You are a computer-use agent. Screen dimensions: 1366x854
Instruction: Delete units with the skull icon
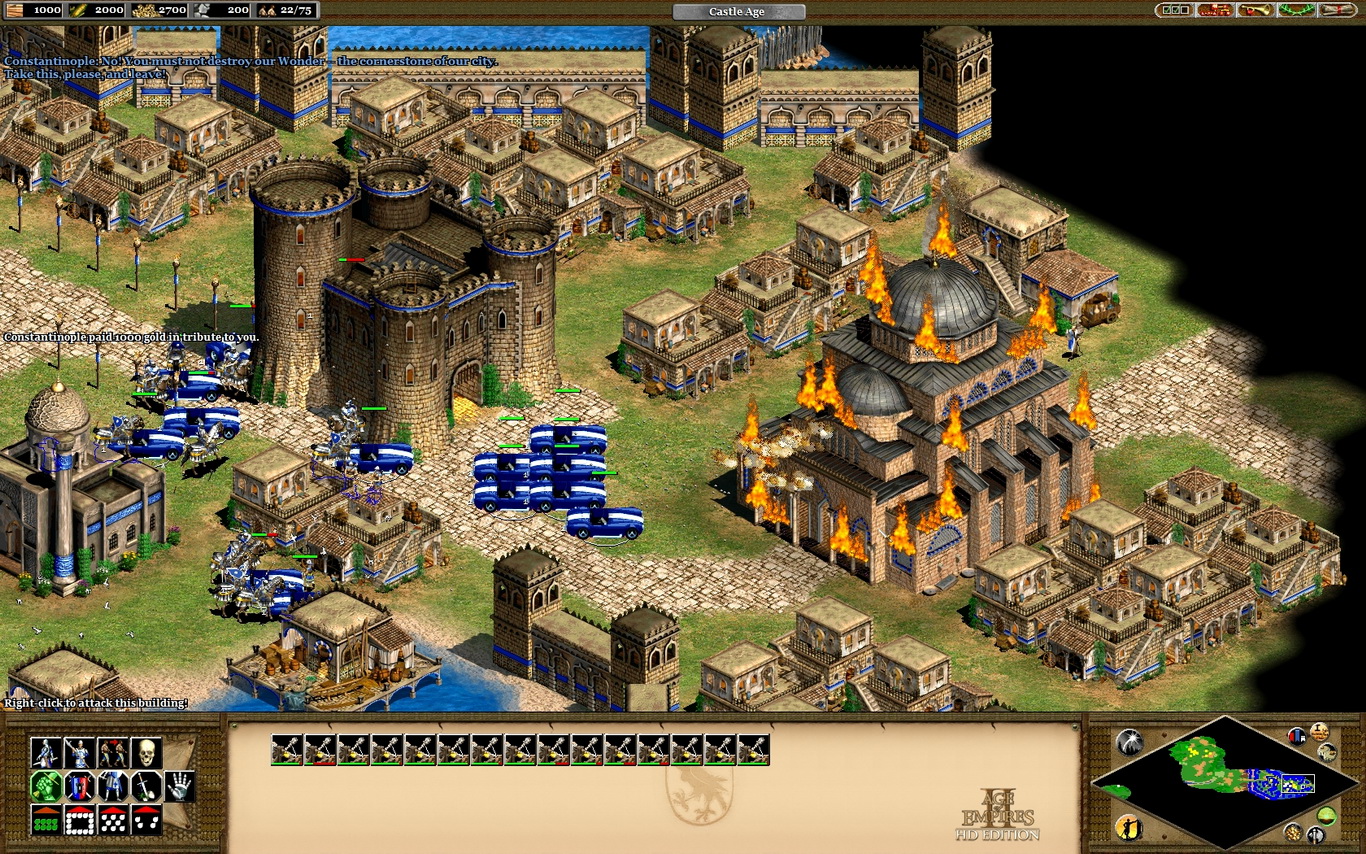[x=147, y=752]
